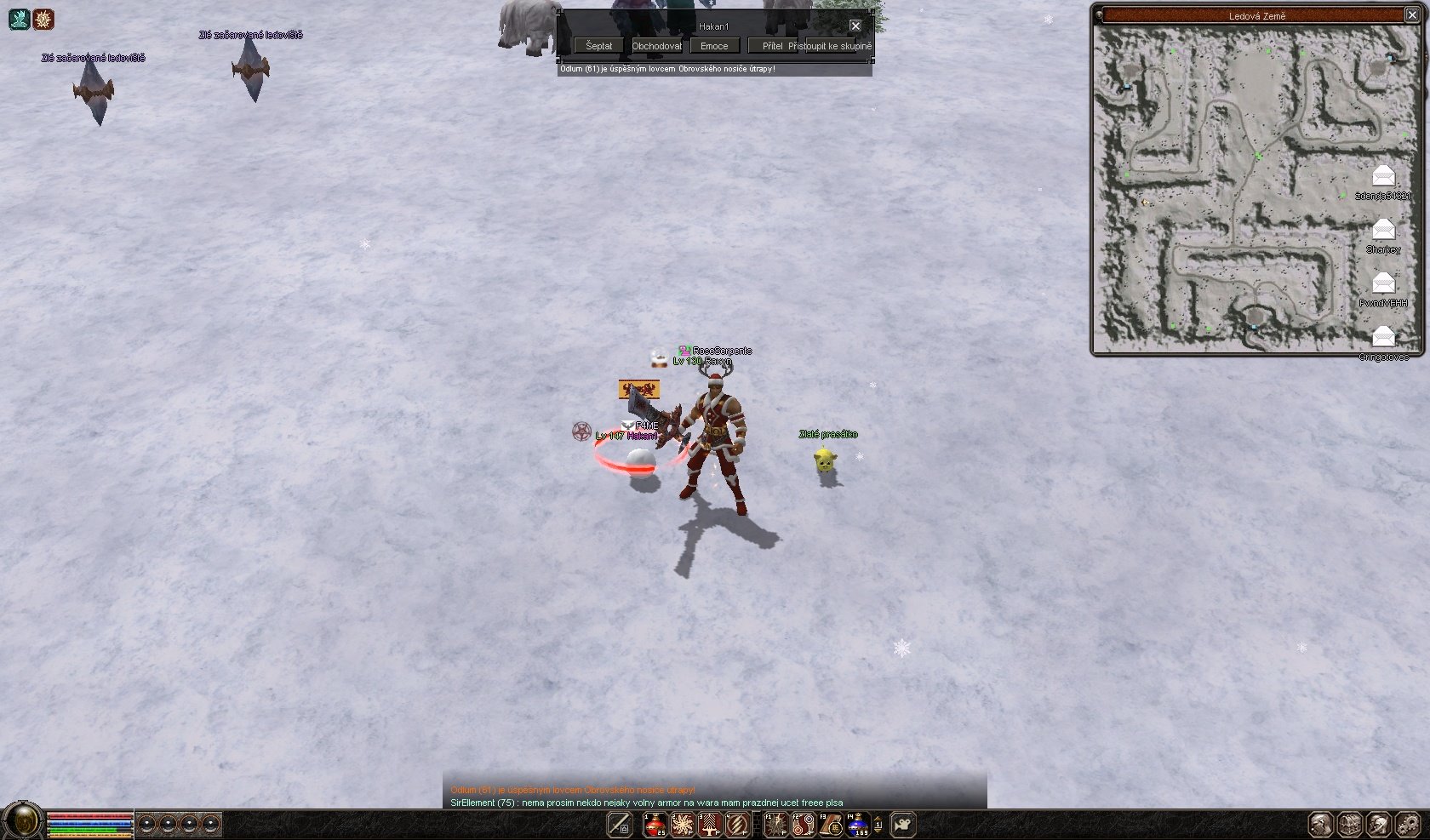Open the gear settings menu button
The image size is (1430, 840).
(1408, 825)
